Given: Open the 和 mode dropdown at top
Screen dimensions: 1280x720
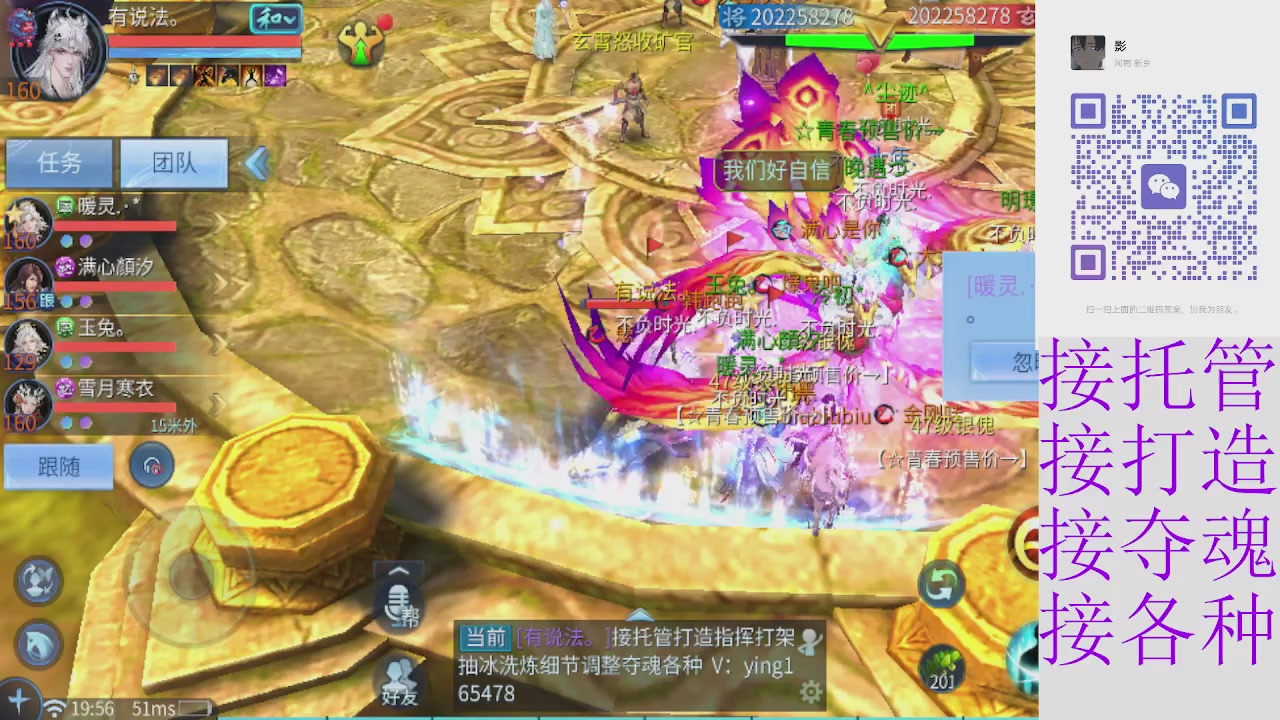Looking at the screenshot, I should (275, 20).
